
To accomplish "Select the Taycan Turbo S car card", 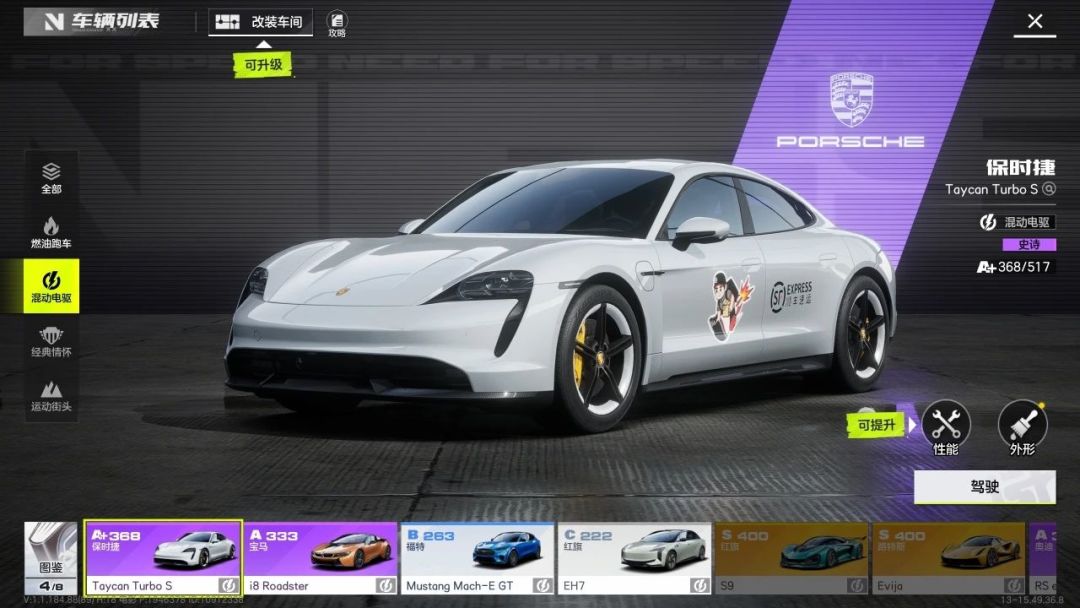I will tap(163, 558).
